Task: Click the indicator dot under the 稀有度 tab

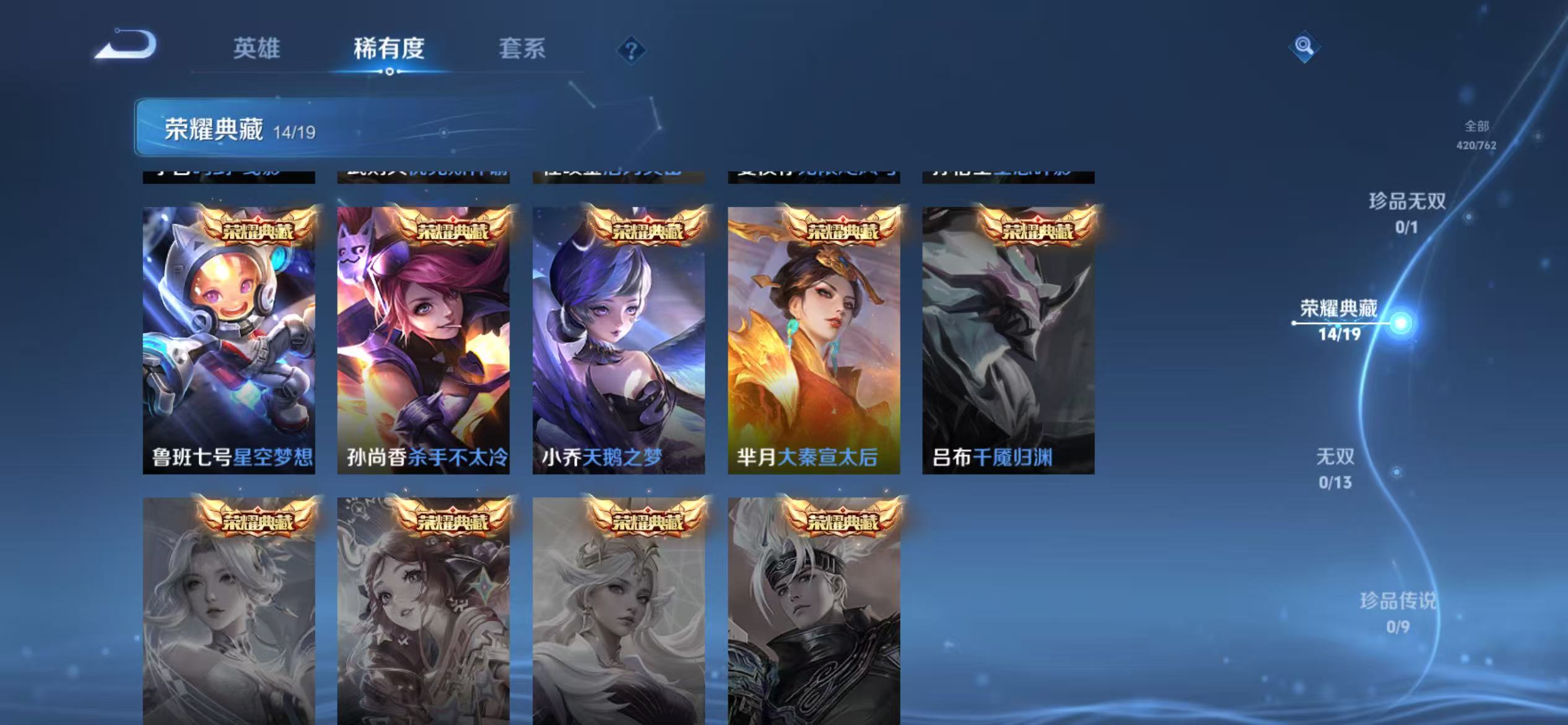Action: (x=389, y=72)
